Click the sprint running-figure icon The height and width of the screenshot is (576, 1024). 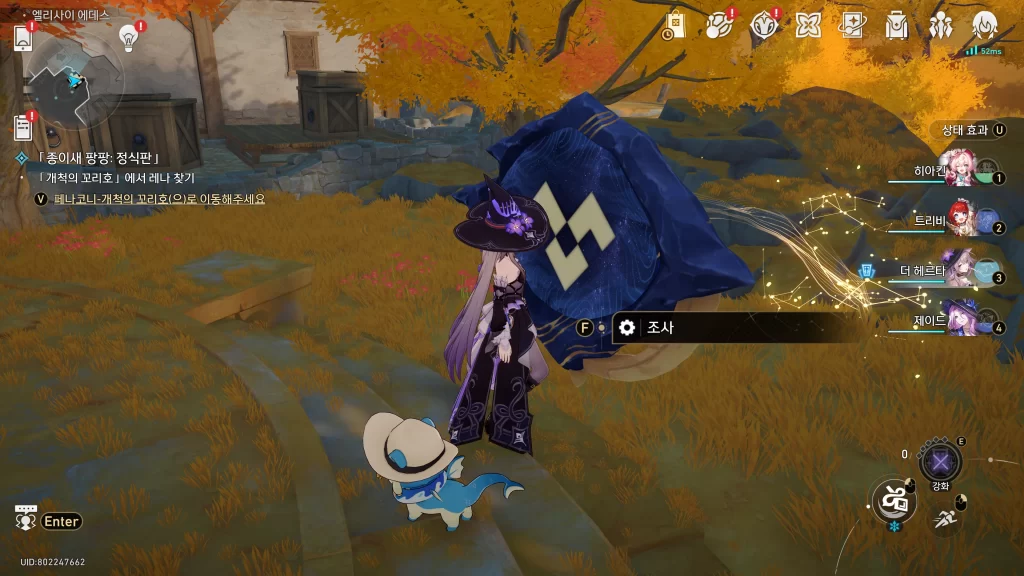945,518
